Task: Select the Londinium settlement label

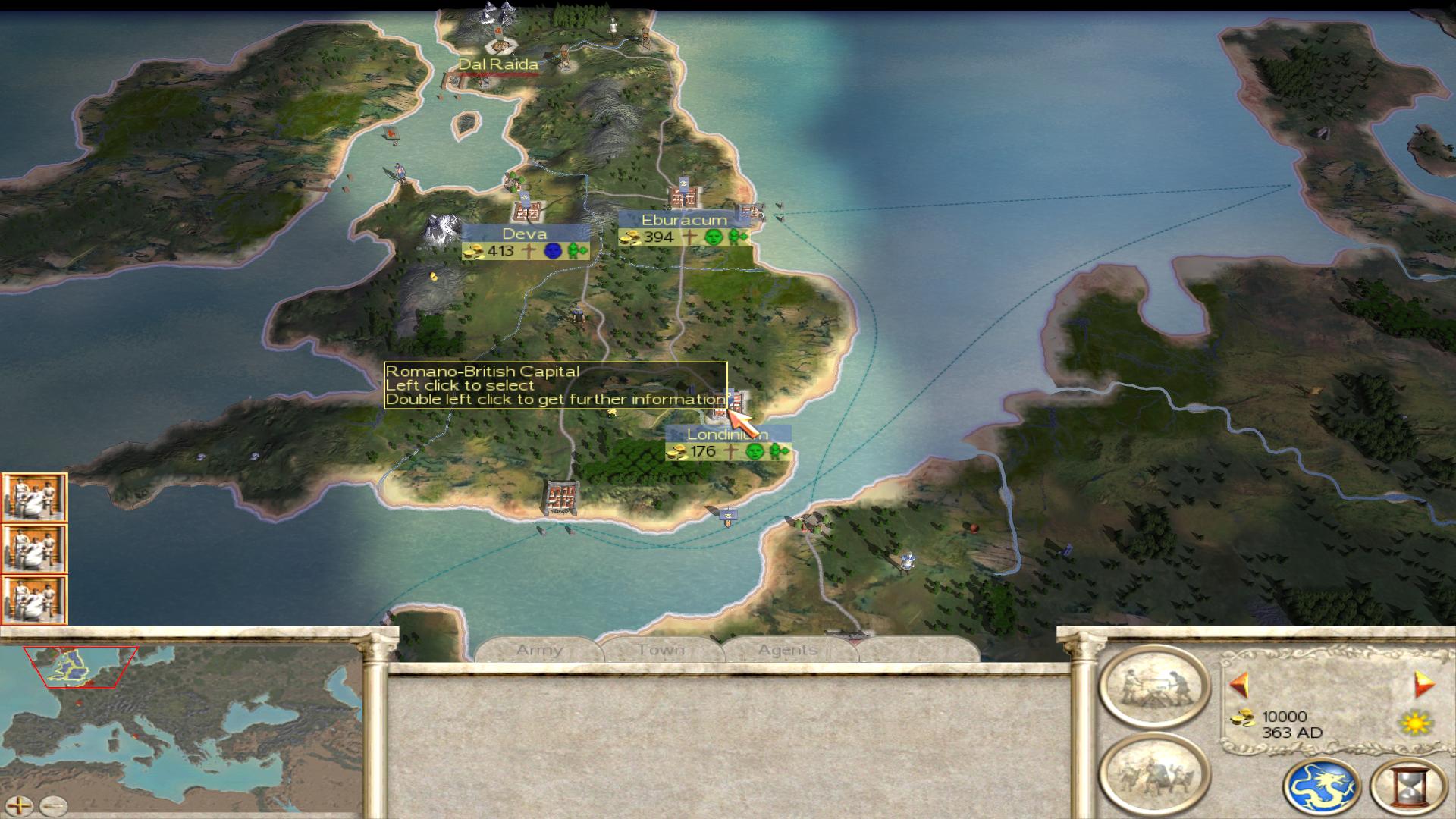Action: click(x=726, y=435)
